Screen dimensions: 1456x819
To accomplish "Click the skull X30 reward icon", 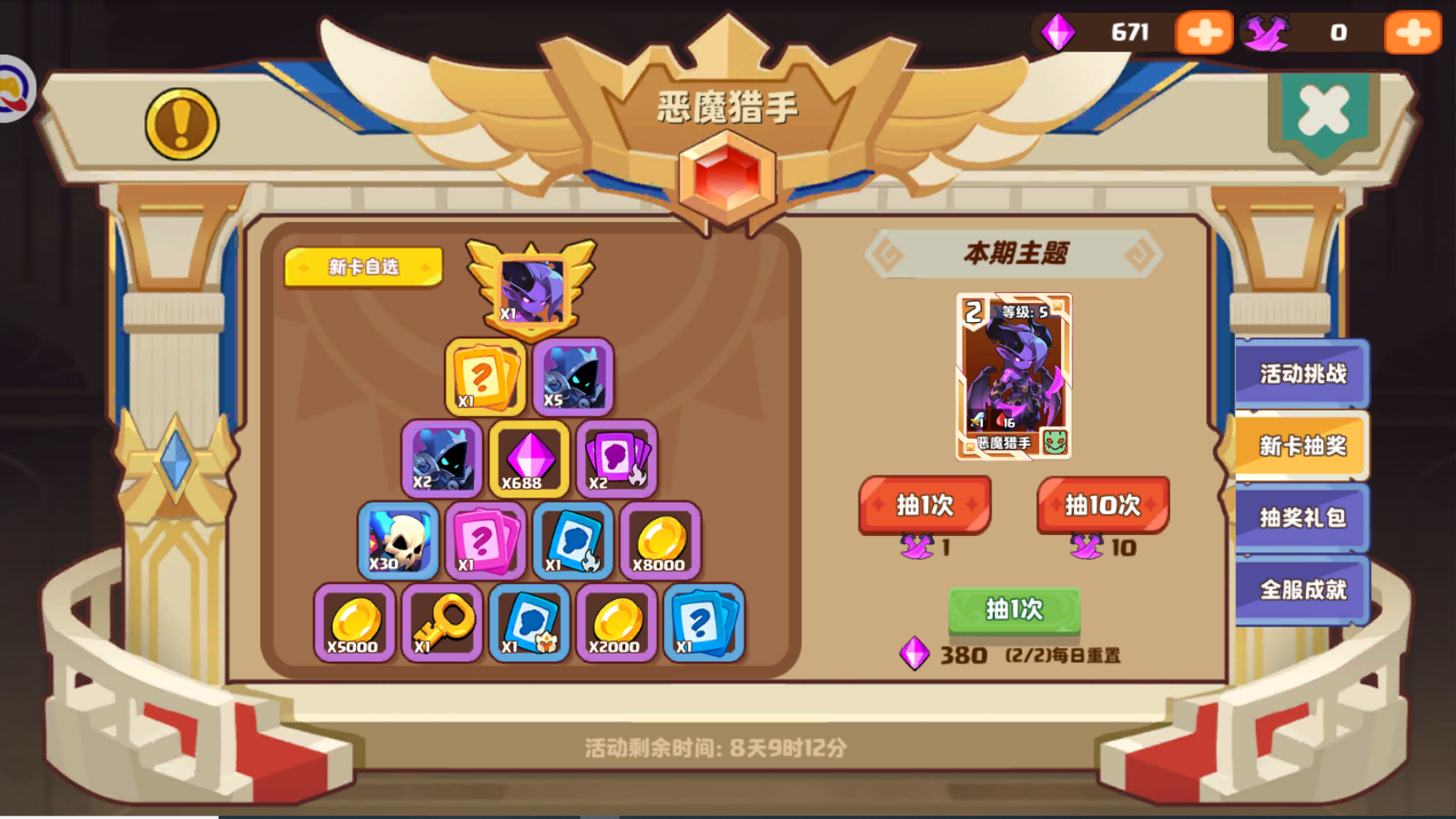I will click(397, 540).
